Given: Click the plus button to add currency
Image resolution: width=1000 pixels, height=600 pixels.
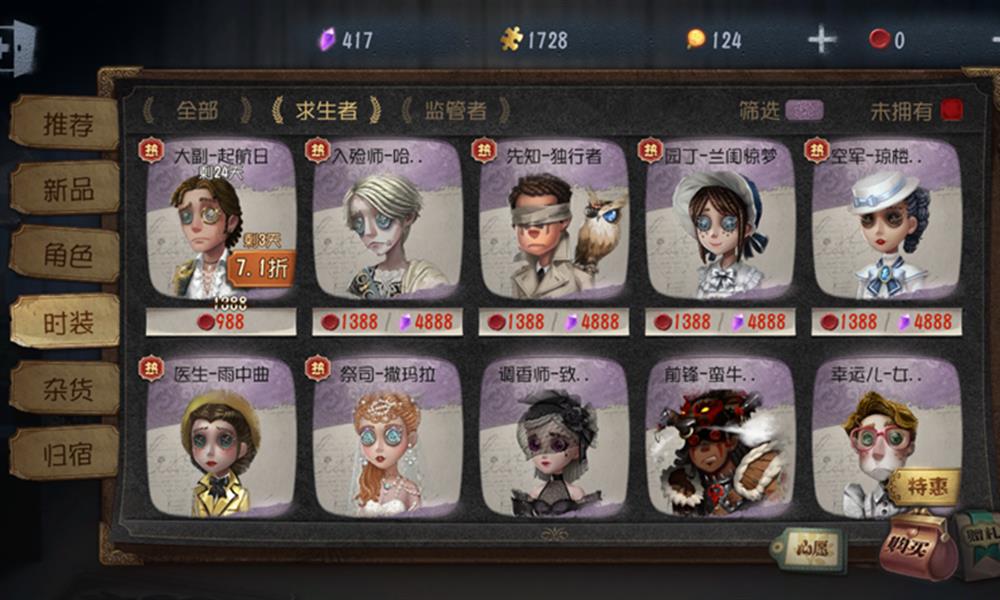Looking at the screenshot, I should point(822,40).
